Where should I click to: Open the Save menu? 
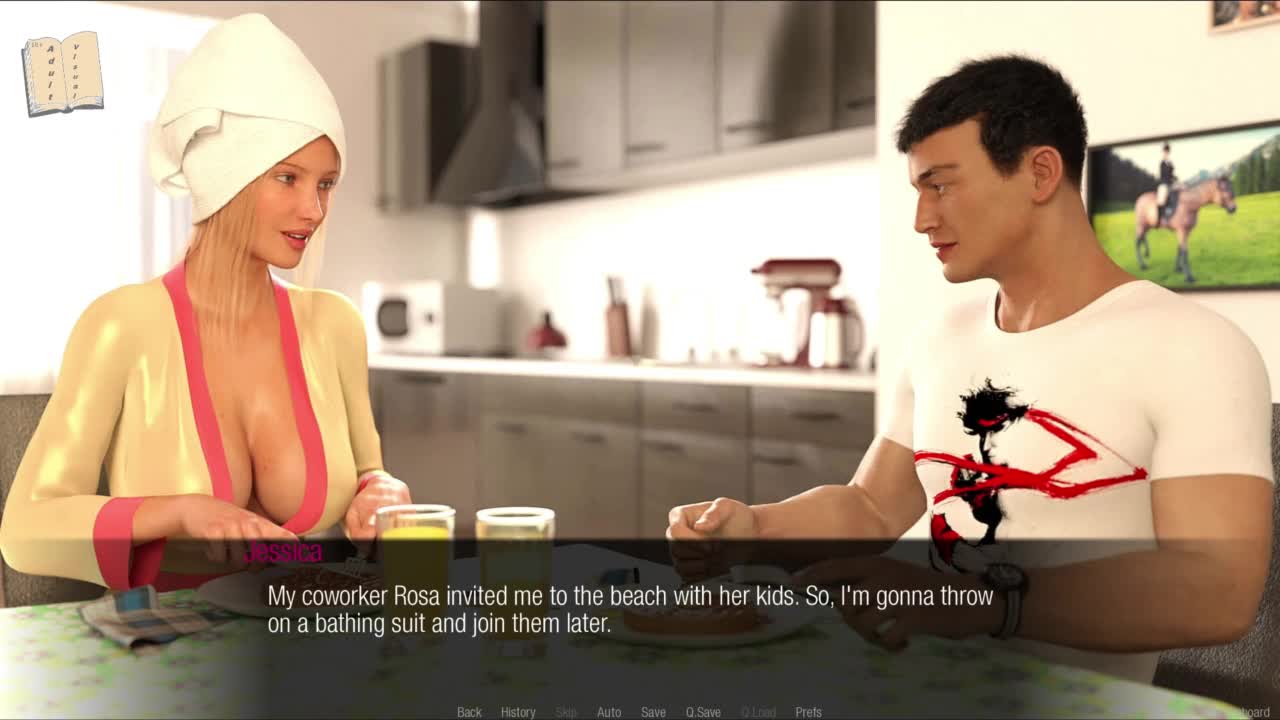653,712
